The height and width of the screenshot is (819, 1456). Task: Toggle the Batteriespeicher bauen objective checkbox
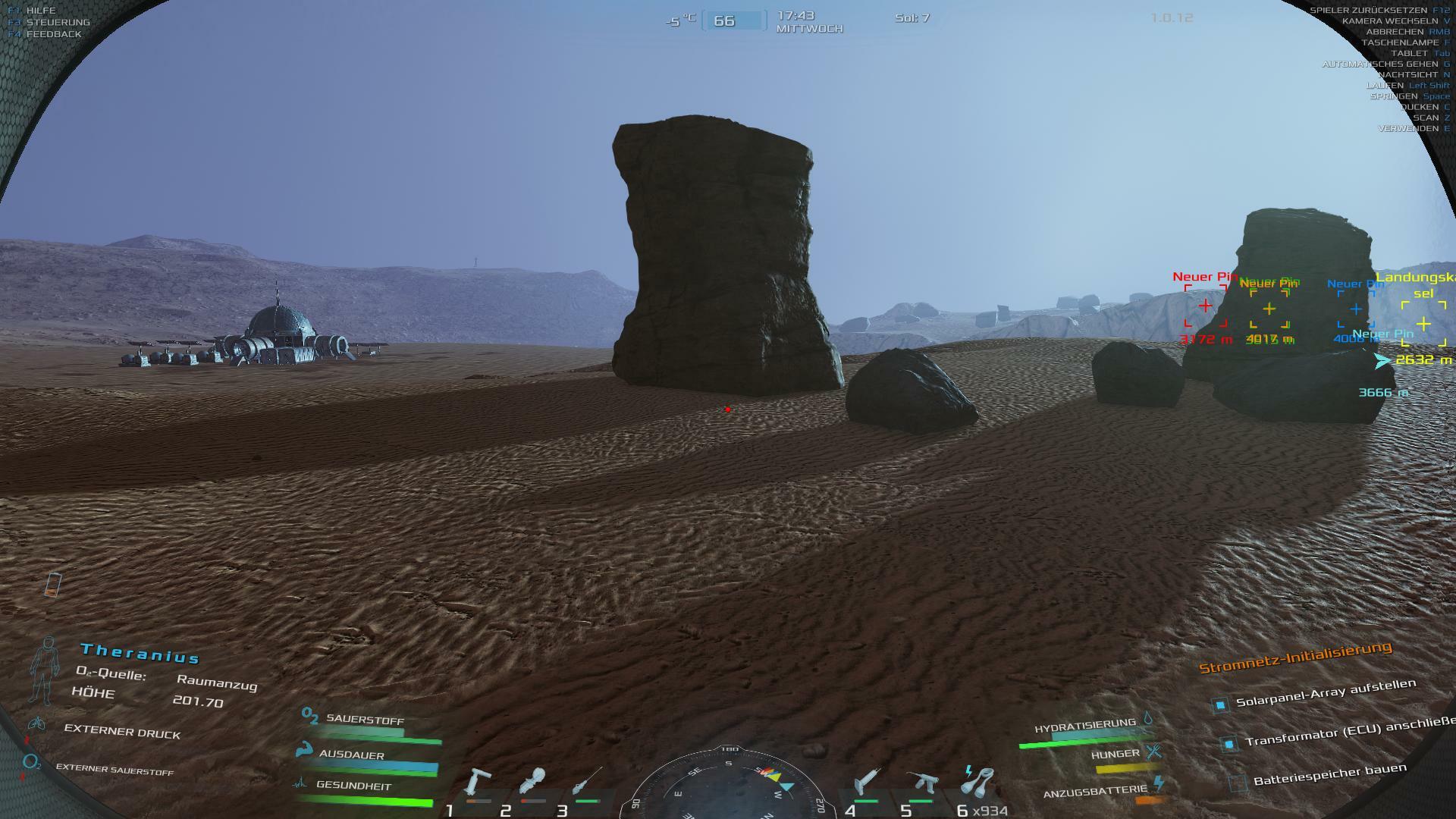tap(1238, 783)
